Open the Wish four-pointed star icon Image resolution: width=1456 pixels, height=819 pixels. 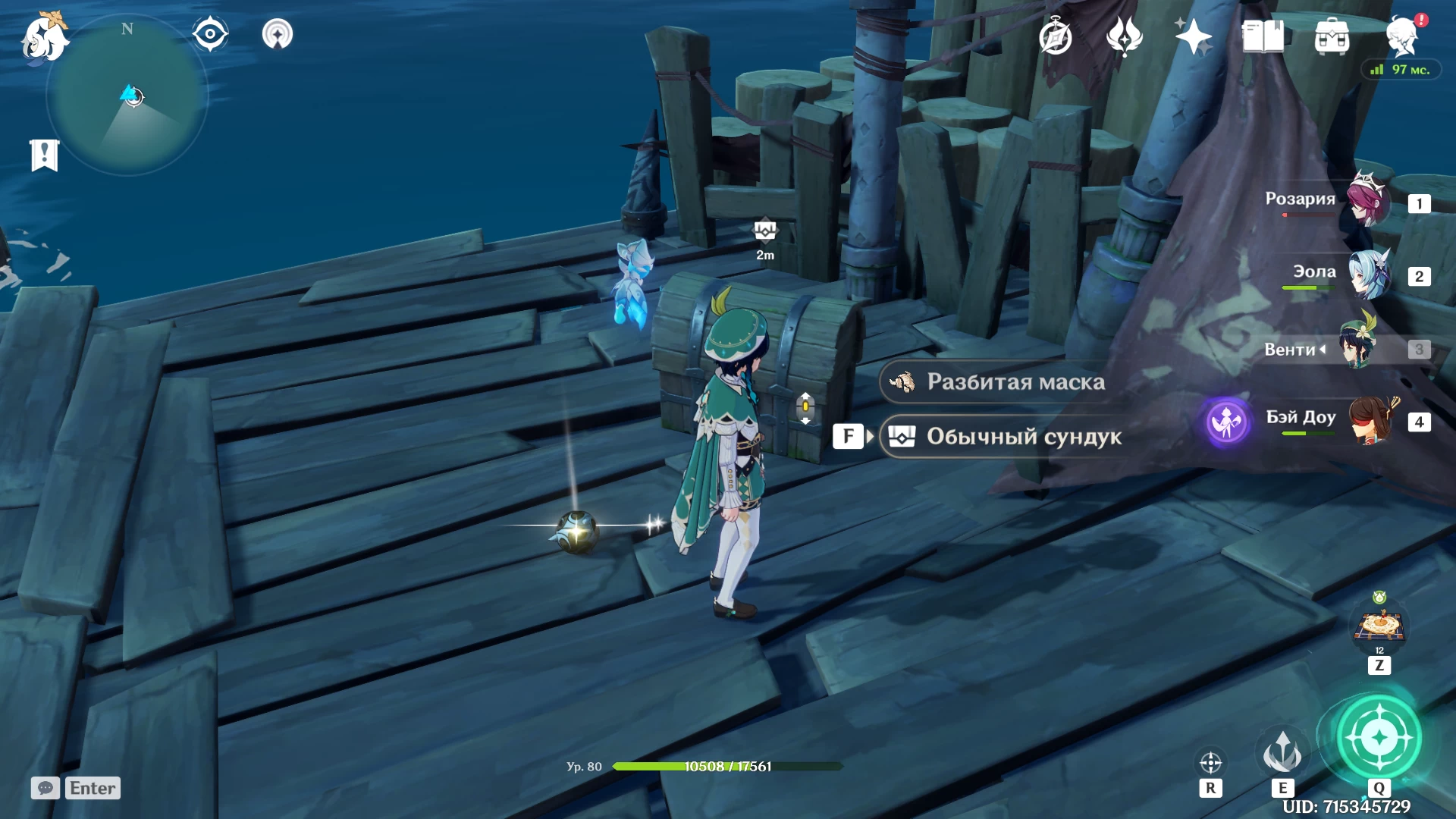click(x=1193, y=36)
